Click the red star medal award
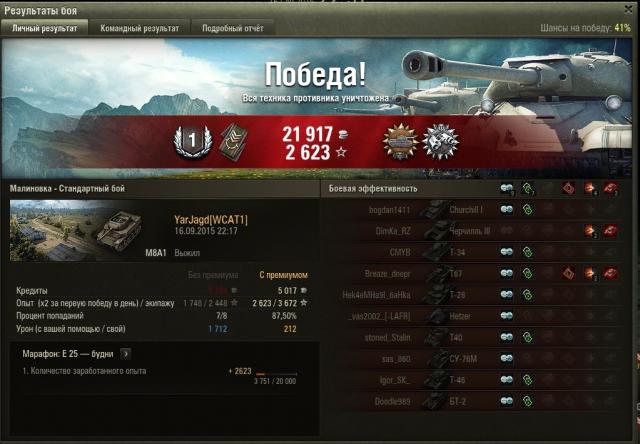This screenshot has width=640, height=444. [400, 141]
